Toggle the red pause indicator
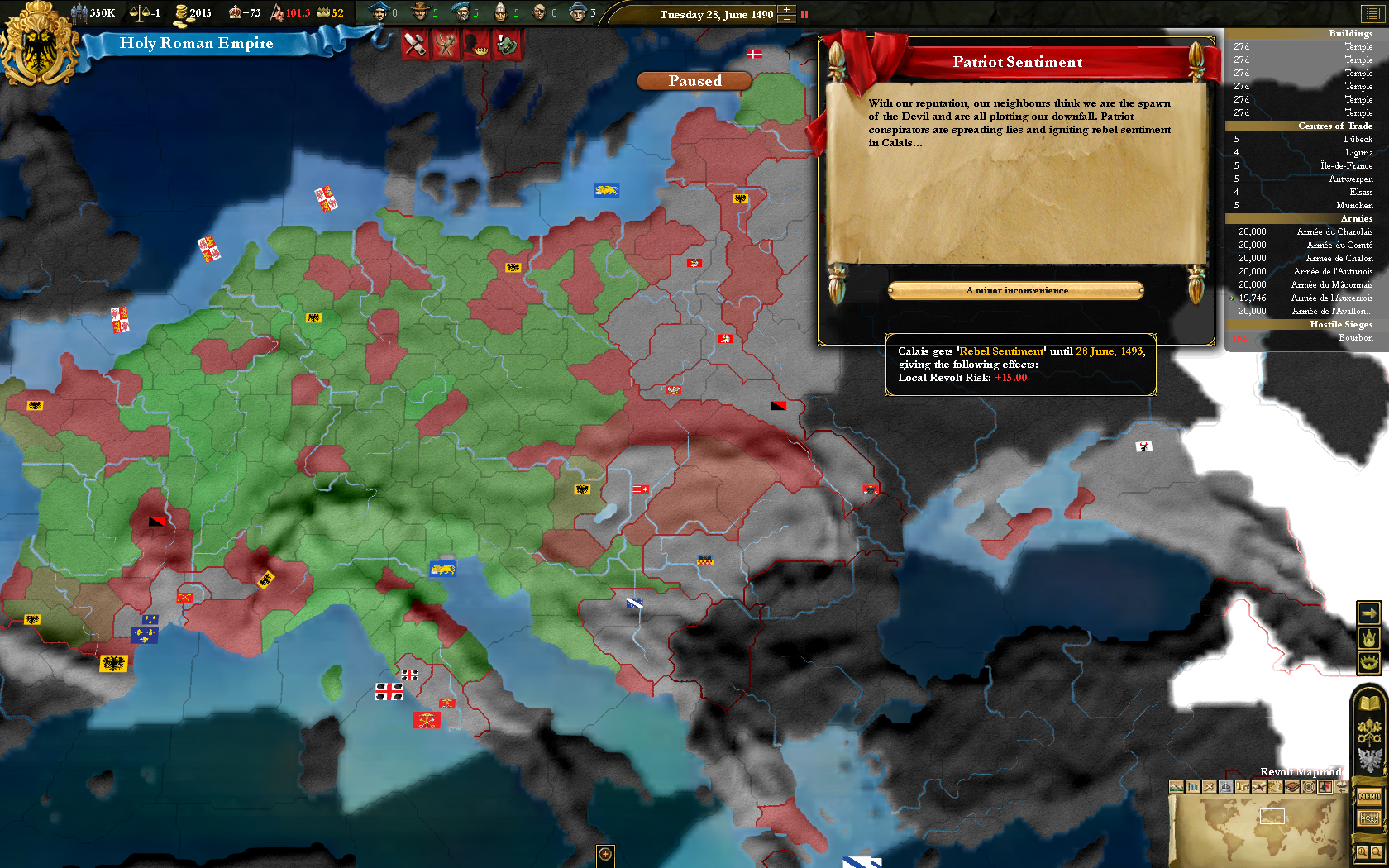Image resolution: width=1389 pixels, height=868 pixels. pyautogui.click(x=804, y=14)
